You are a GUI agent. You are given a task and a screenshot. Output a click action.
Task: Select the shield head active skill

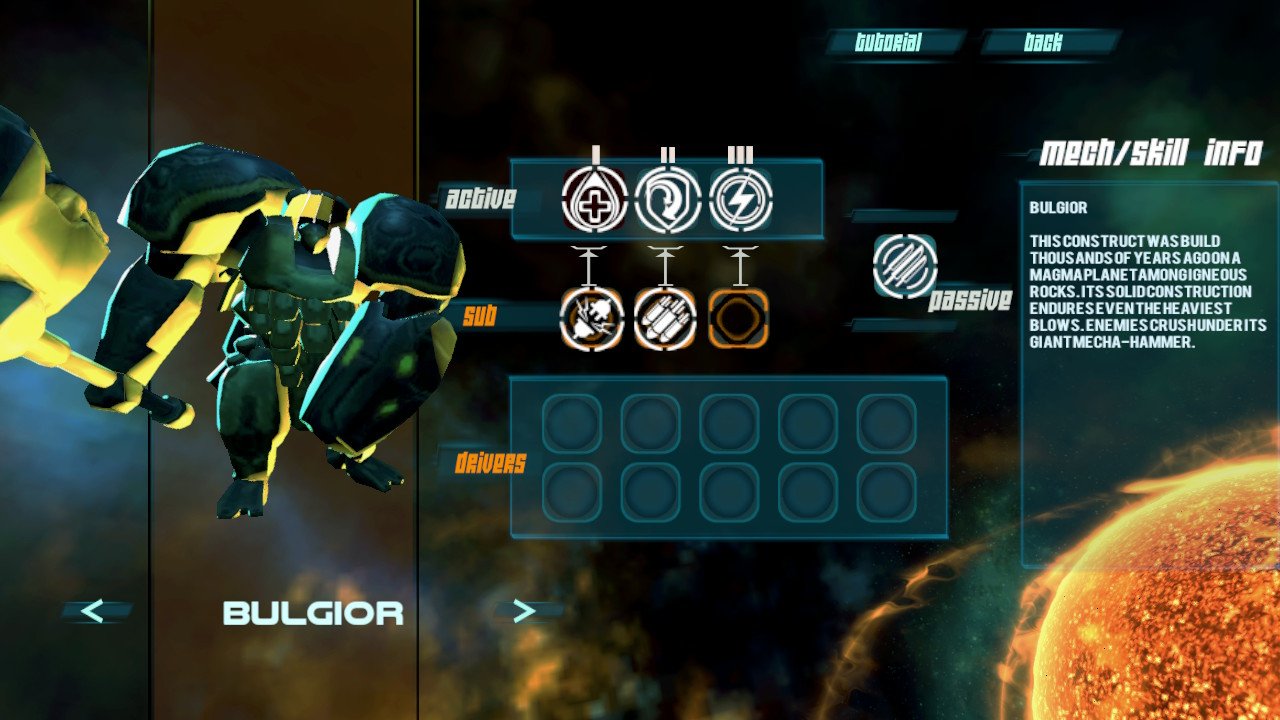667,200
